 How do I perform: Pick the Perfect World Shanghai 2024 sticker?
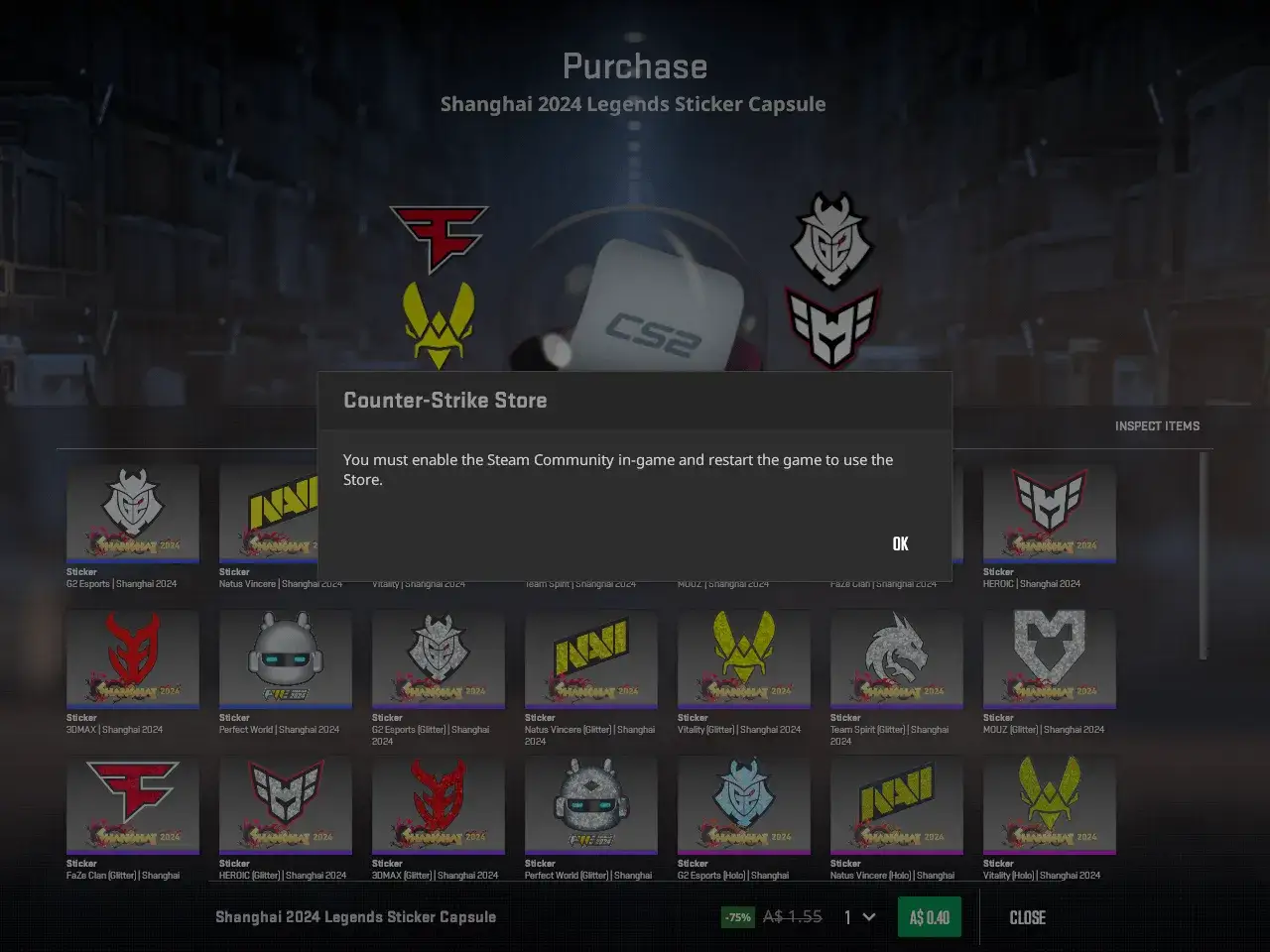286,658
